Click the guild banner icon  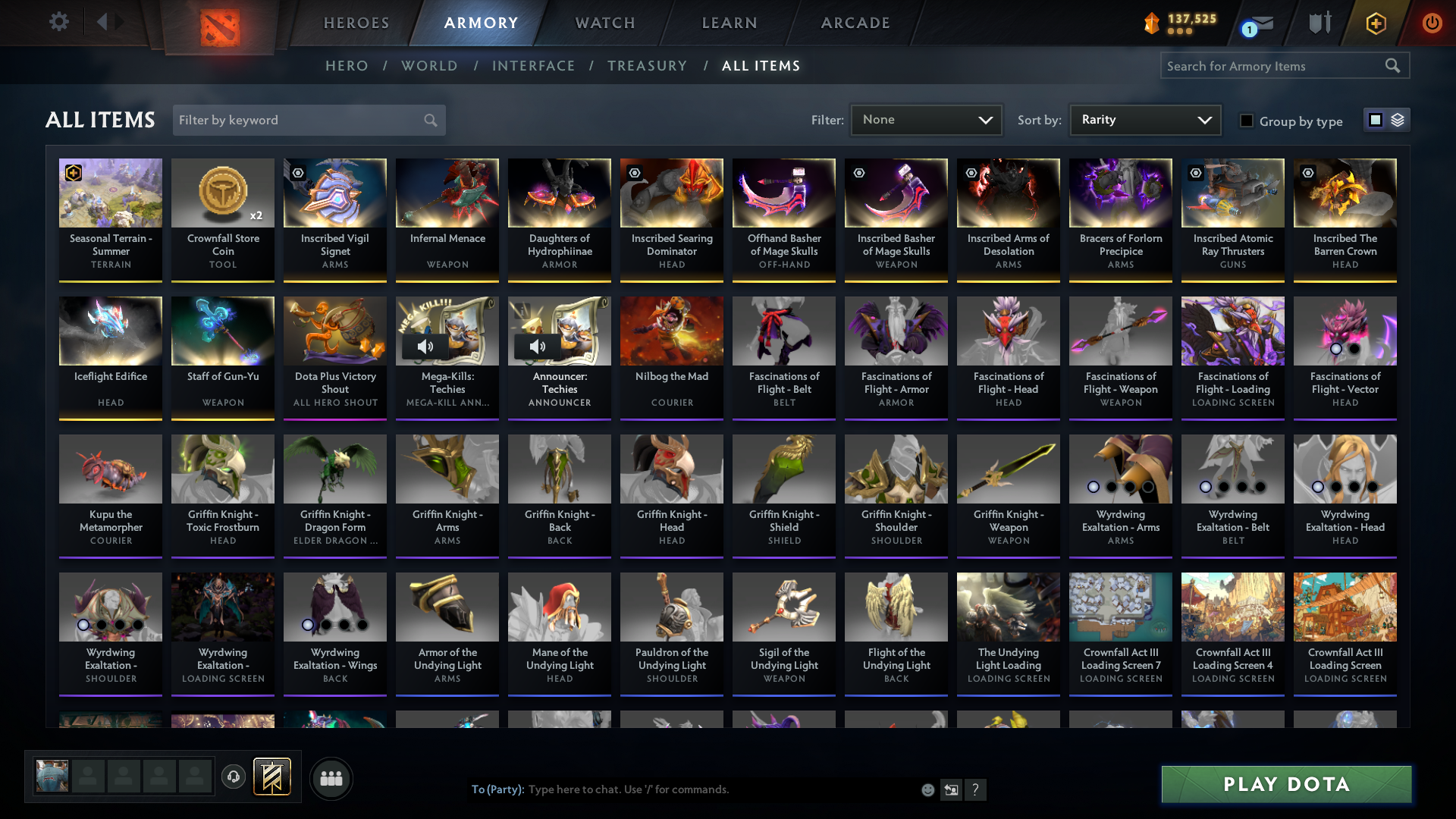click(271, 777)
